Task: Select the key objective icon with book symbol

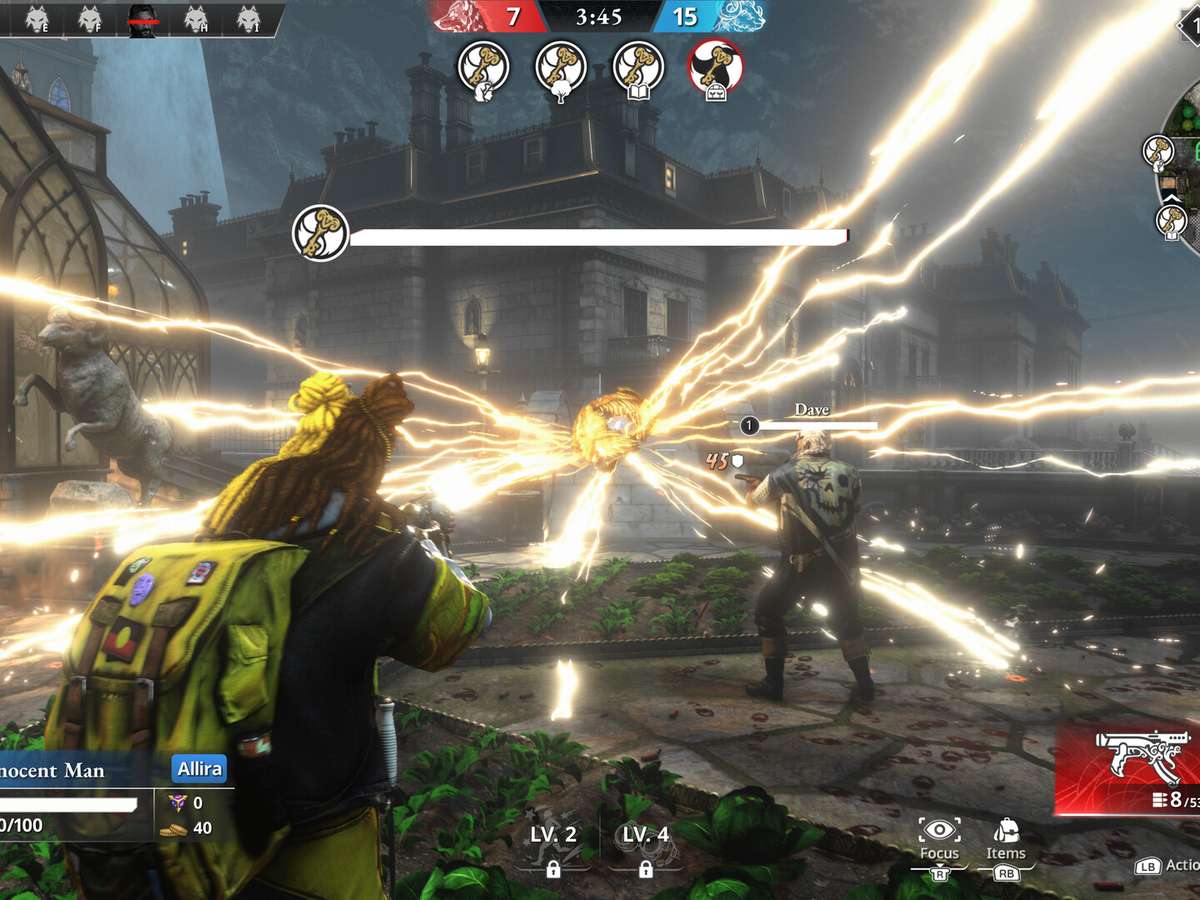Action: [639, 67]
